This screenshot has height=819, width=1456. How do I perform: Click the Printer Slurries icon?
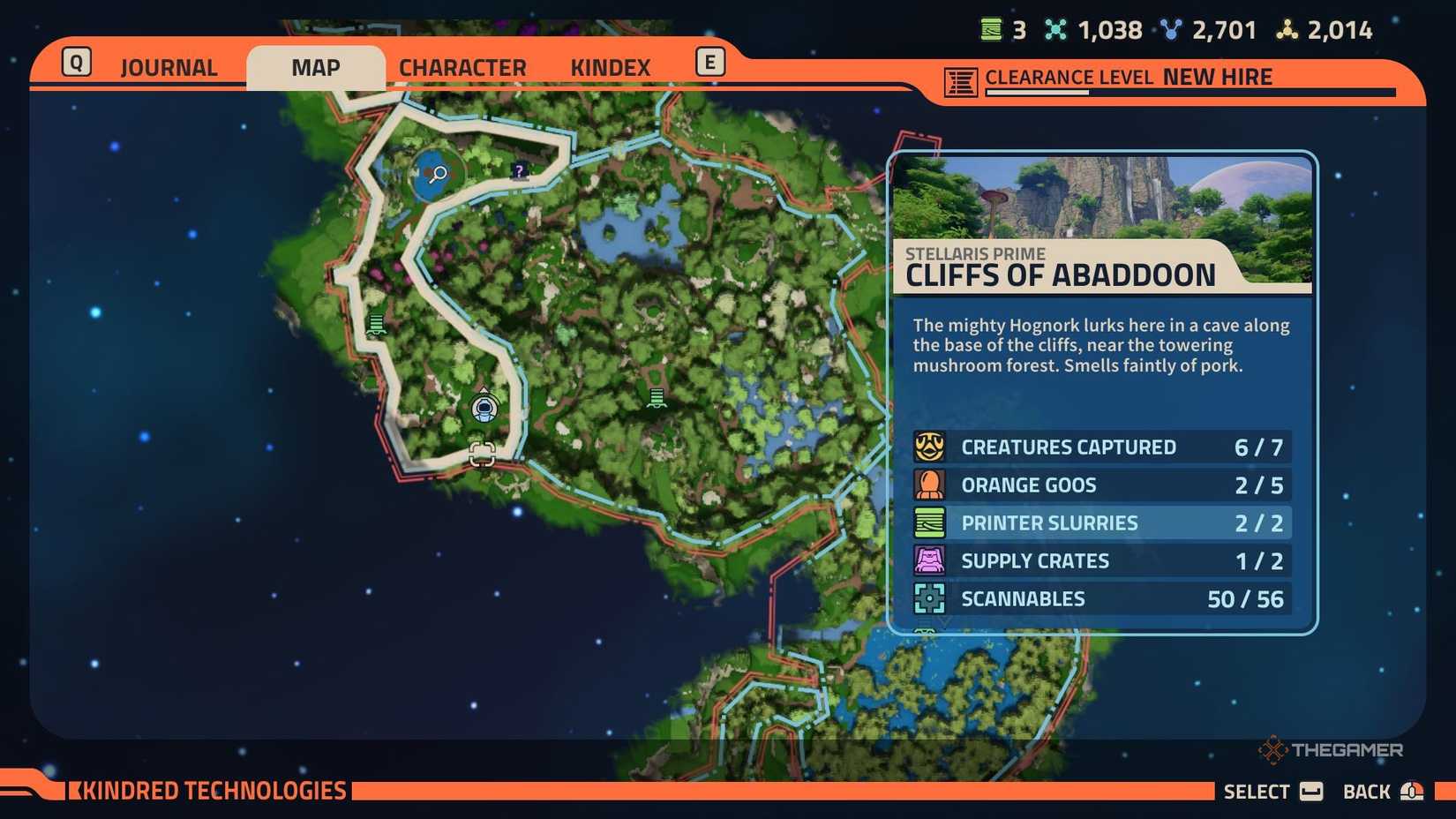(928, 522)
